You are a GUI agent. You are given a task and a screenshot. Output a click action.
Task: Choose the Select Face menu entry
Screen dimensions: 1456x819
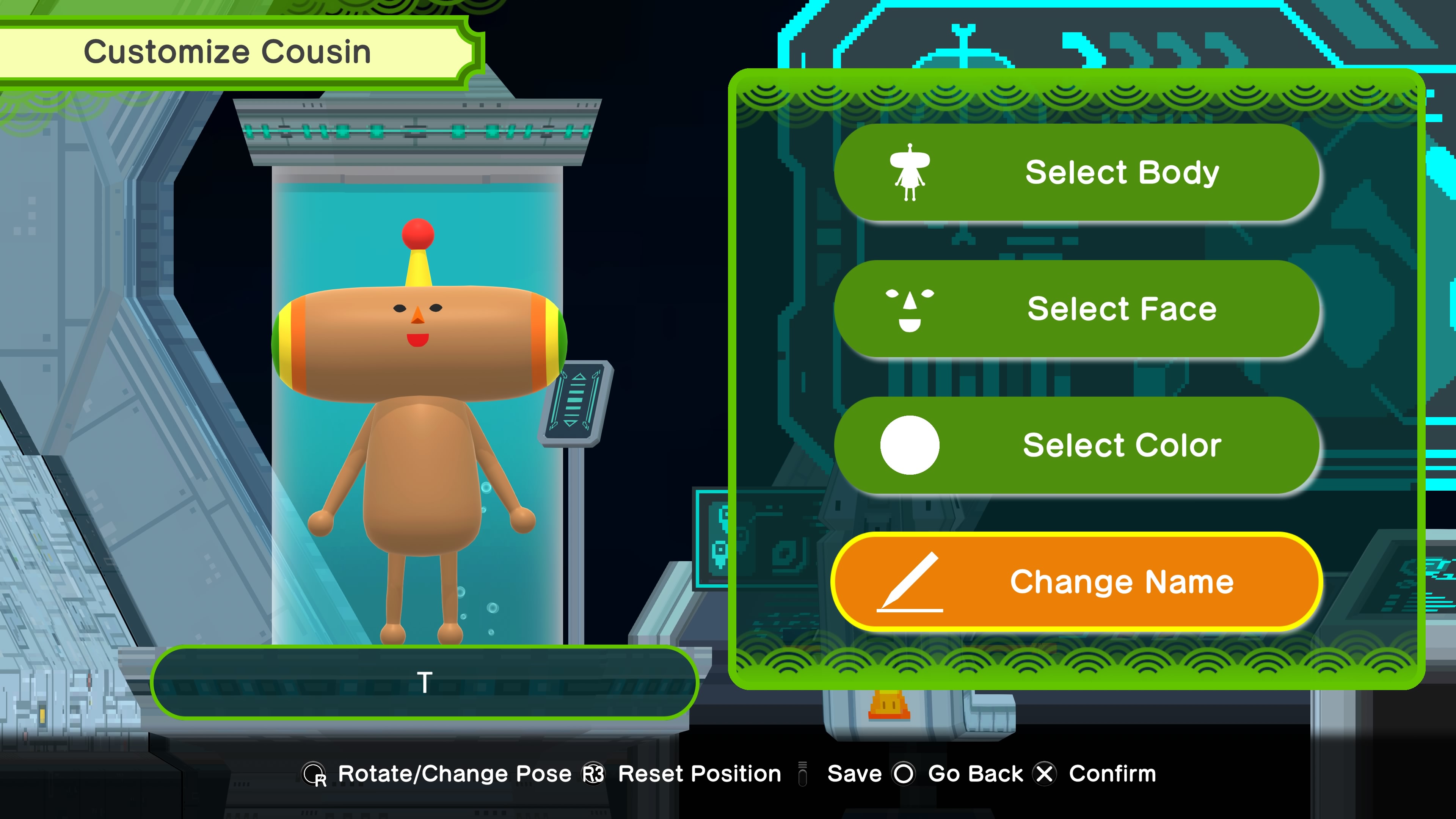pyautogui.click(x=1077, y=309)
